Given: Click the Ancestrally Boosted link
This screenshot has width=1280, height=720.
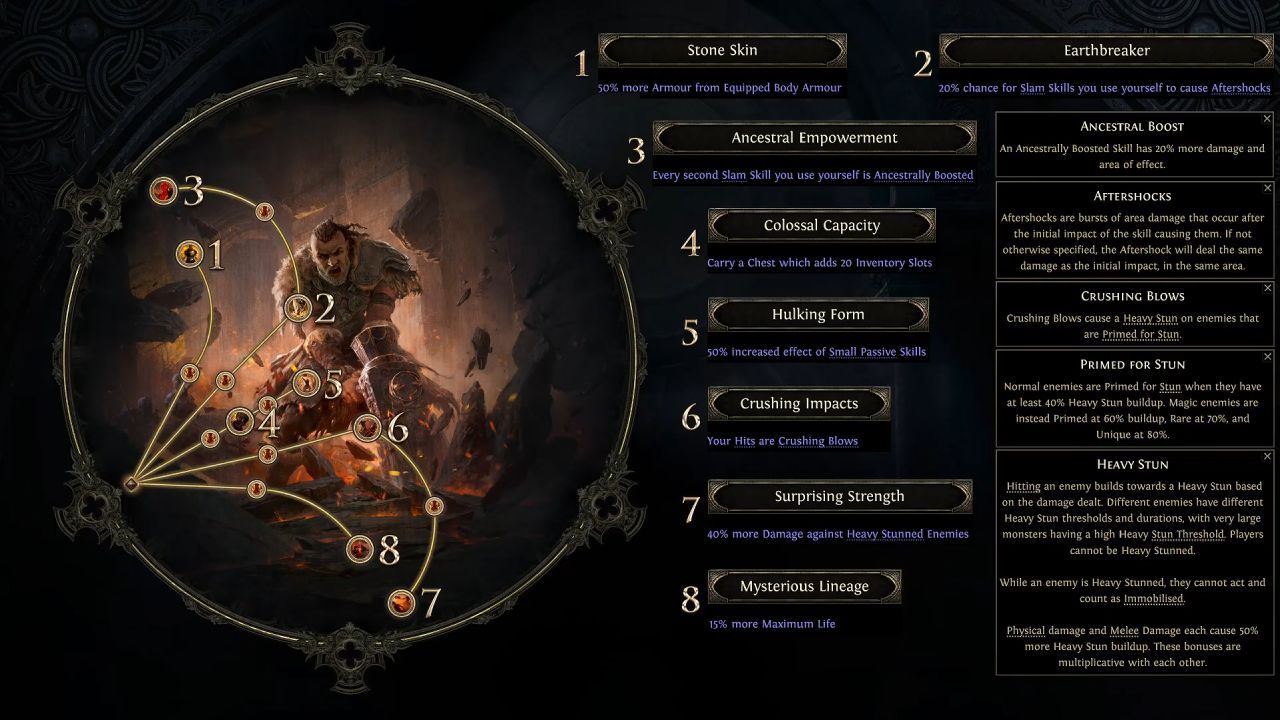Looking at the screenshot, I should [923, 175].
